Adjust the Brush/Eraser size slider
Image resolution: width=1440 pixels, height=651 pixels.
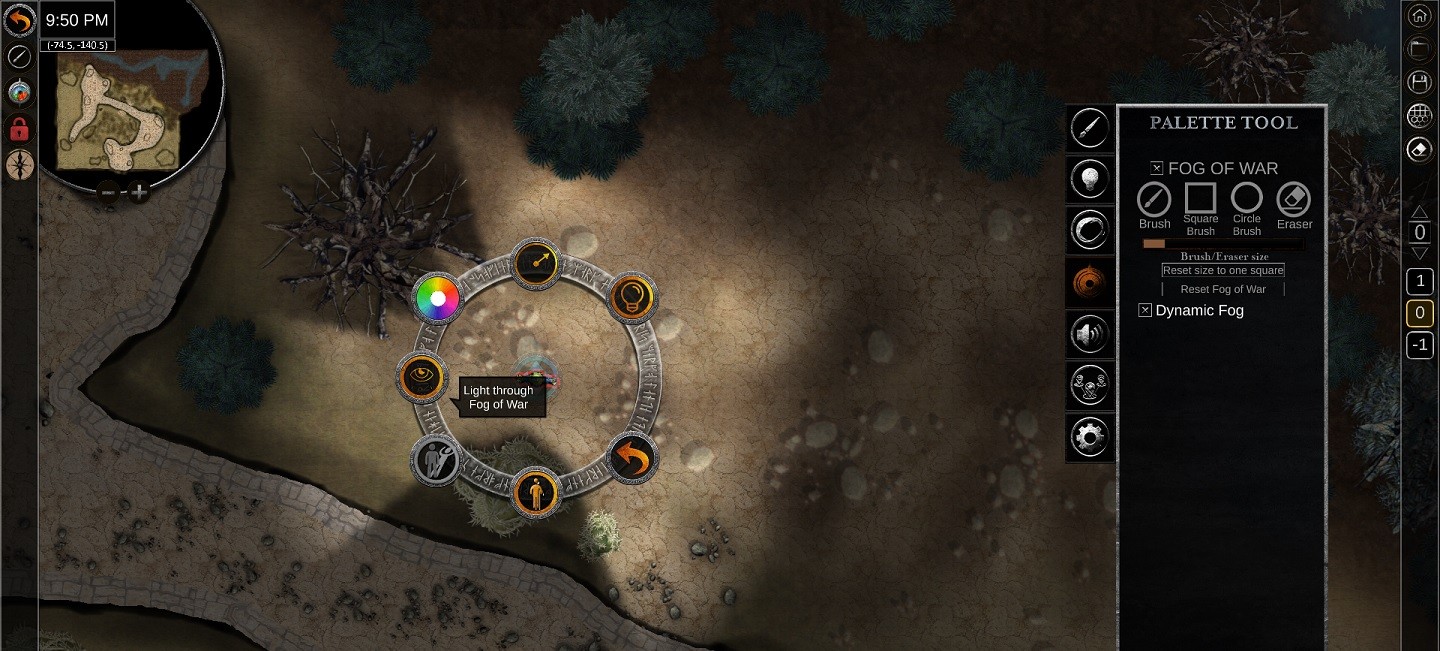pos(1222,243)
